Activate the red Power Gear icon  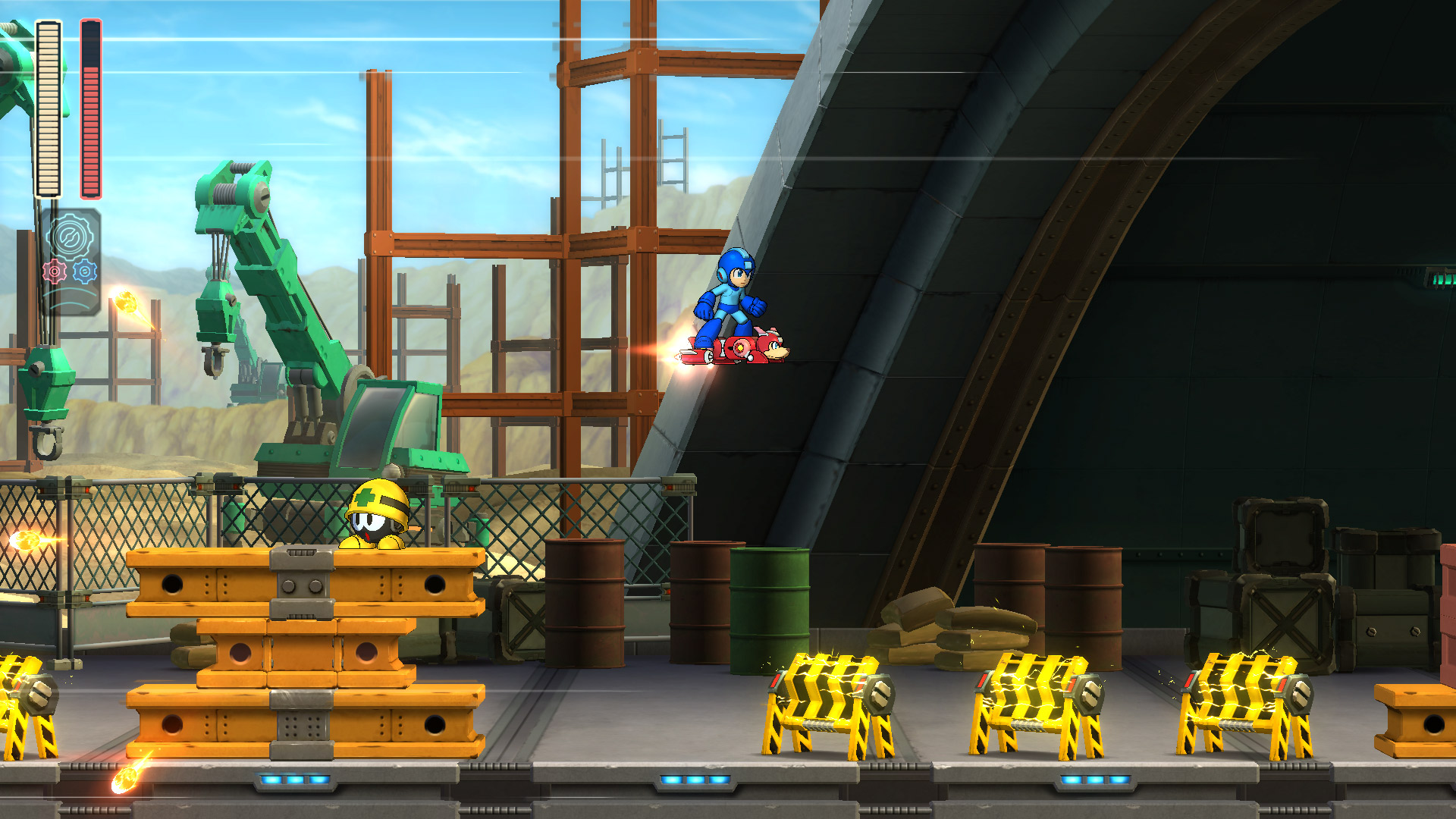point(55,271)
